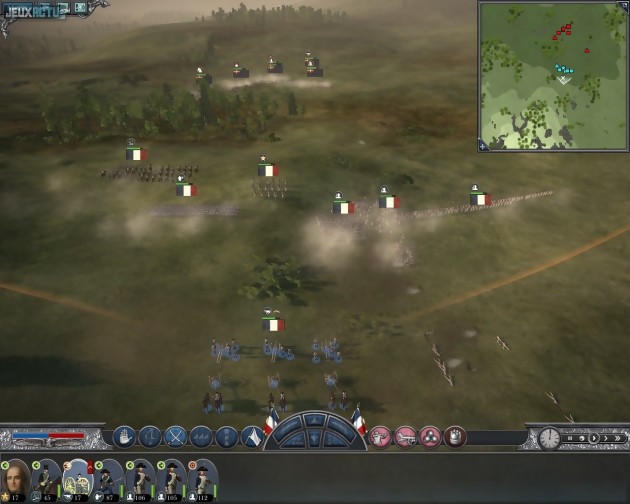Click the artillery crew firing button
This screenshot has width=630, height=504.
point(381,436)
